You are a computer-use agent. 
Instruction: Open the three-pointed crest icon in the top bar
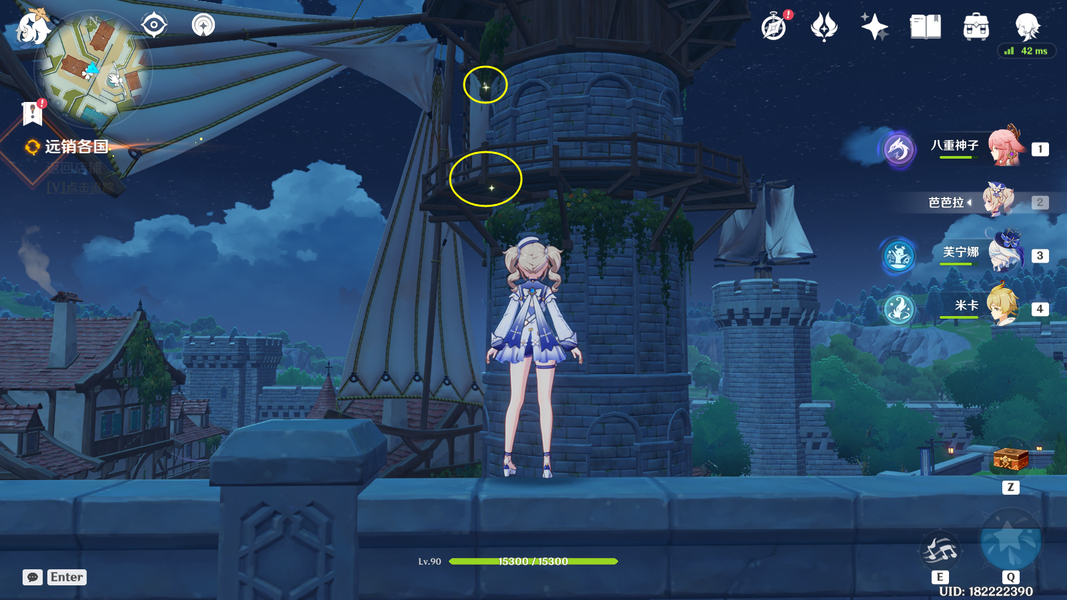coord(824,27)
